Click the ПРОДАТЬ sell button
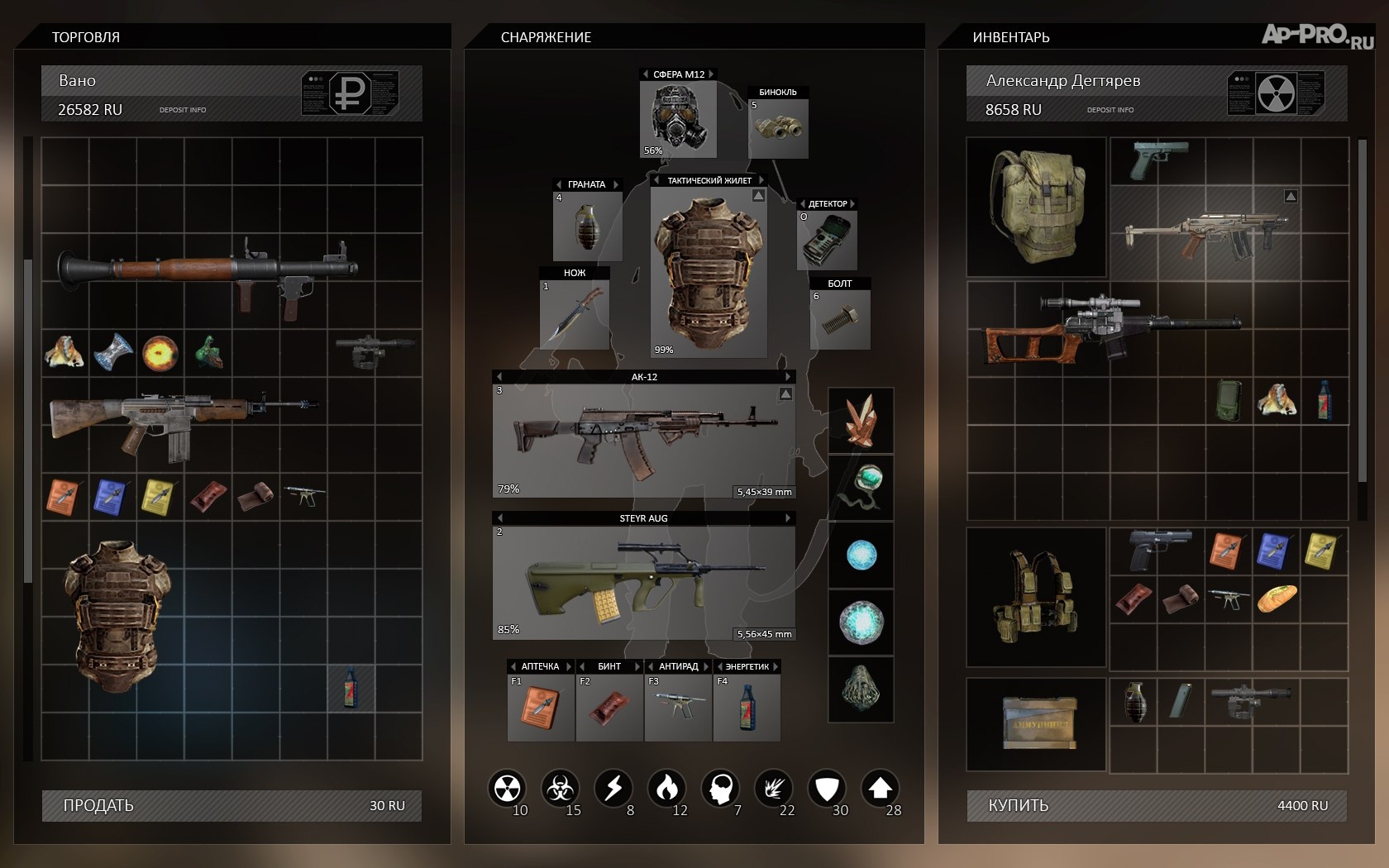1389x868 pixels. (231, 805)
